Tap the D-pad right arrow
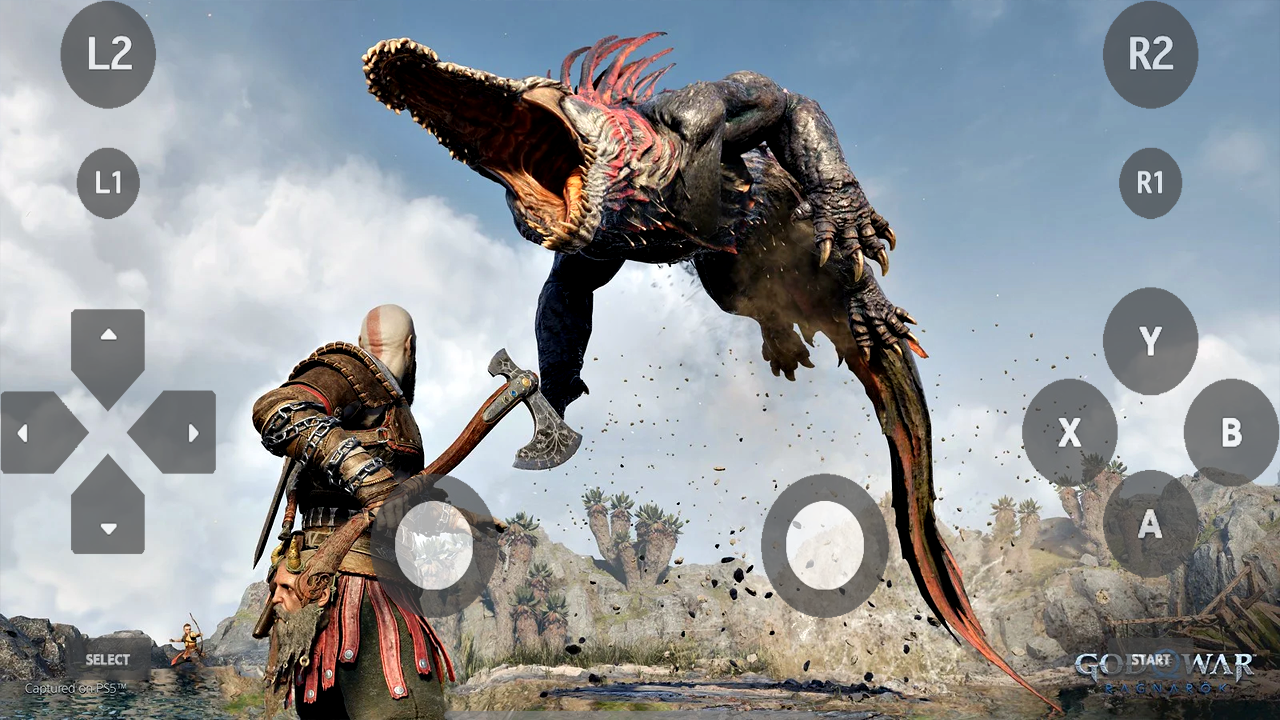 pyautogui.click(x=192, y=433)
